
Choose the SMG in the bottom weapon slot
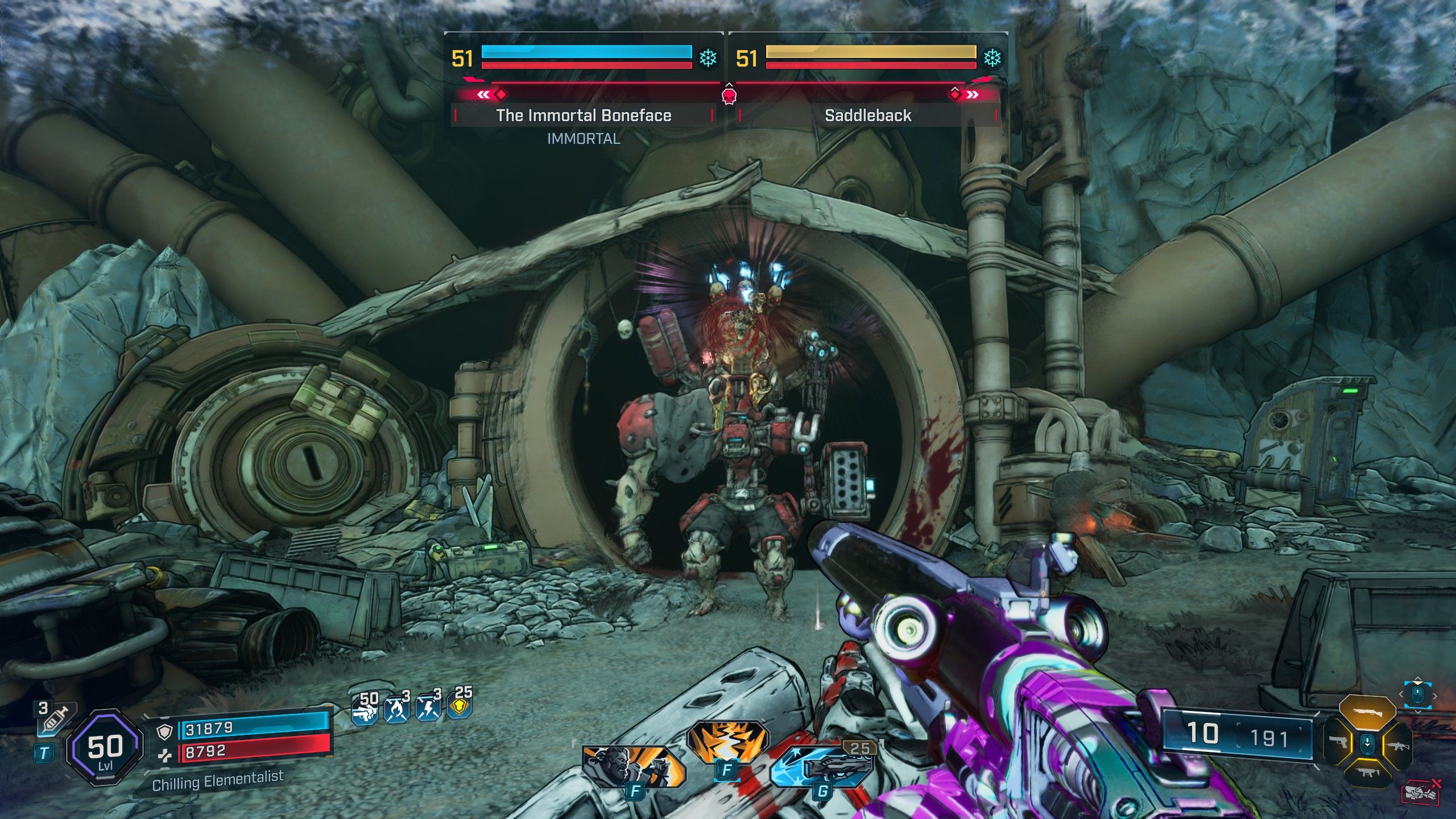(1367, 772)
